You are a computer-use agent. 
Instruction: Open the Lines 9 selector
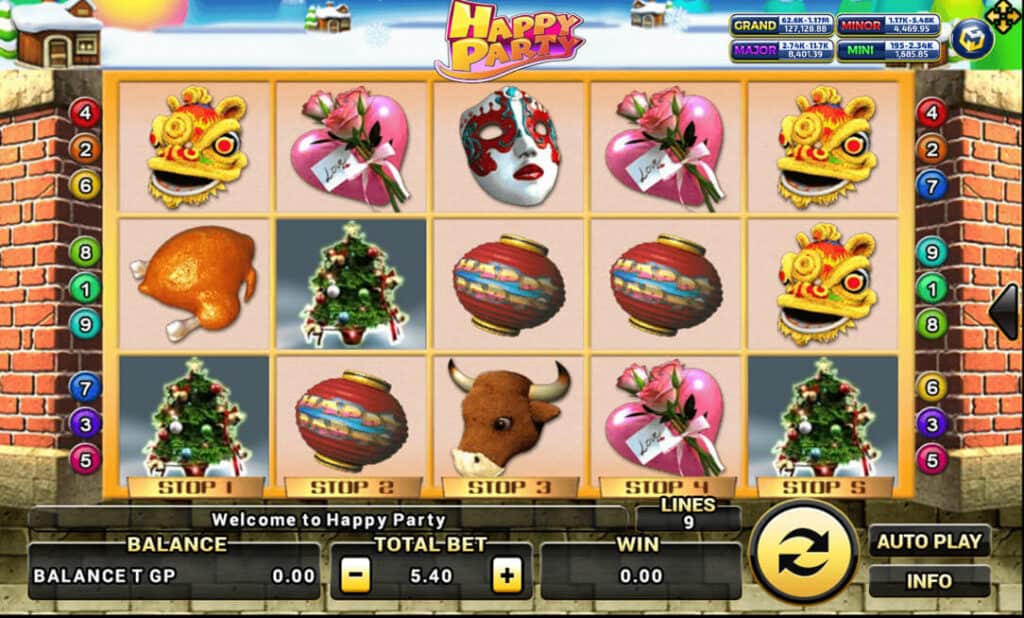(688, 513)
